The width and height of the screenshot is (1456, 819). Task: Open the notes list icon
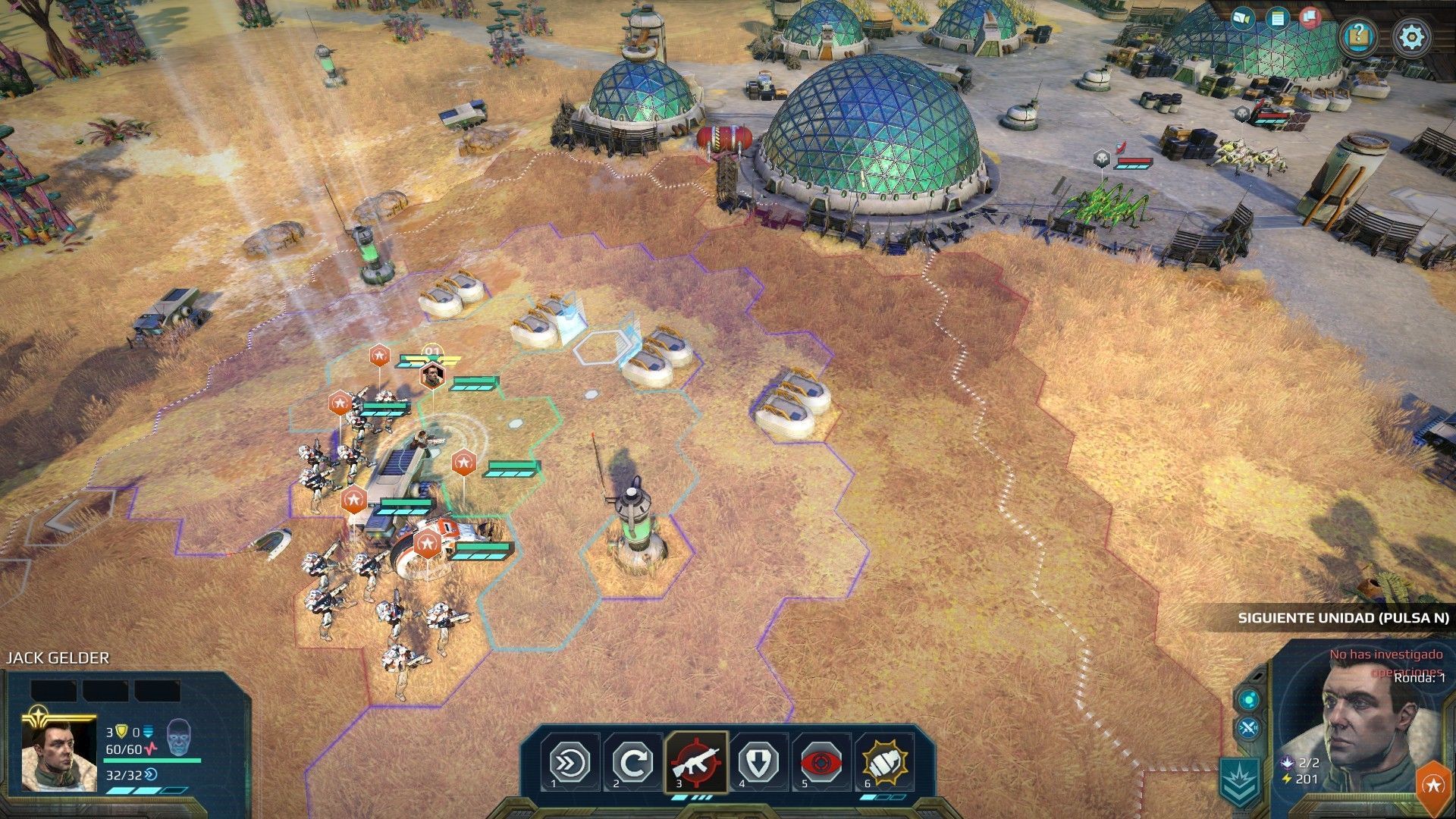(1278, 17)
